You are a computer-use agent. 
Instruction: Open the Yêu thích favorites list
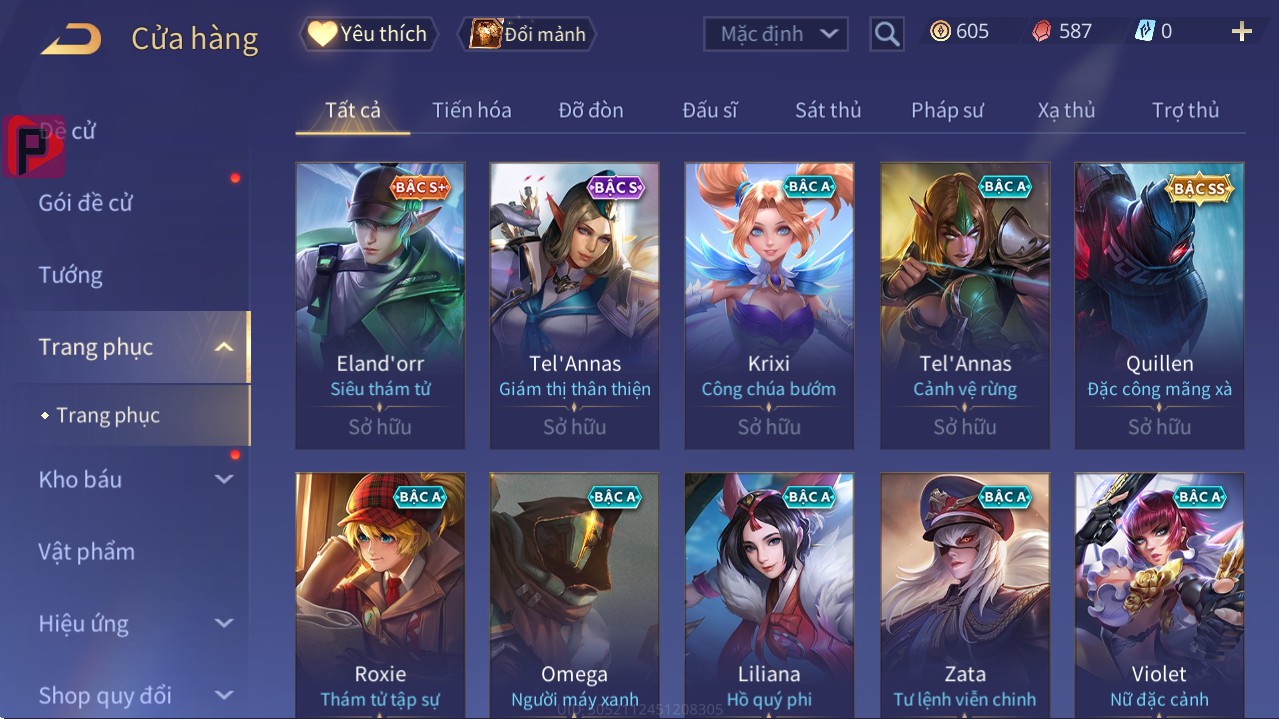(x=367, y=34)
